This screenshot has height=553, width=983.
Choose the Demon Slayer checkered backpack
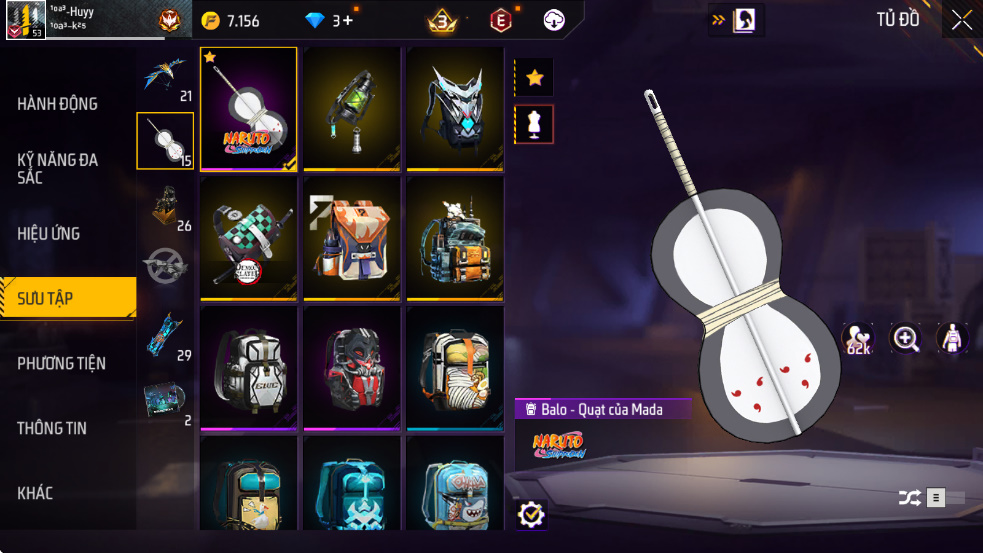[249, 237]
